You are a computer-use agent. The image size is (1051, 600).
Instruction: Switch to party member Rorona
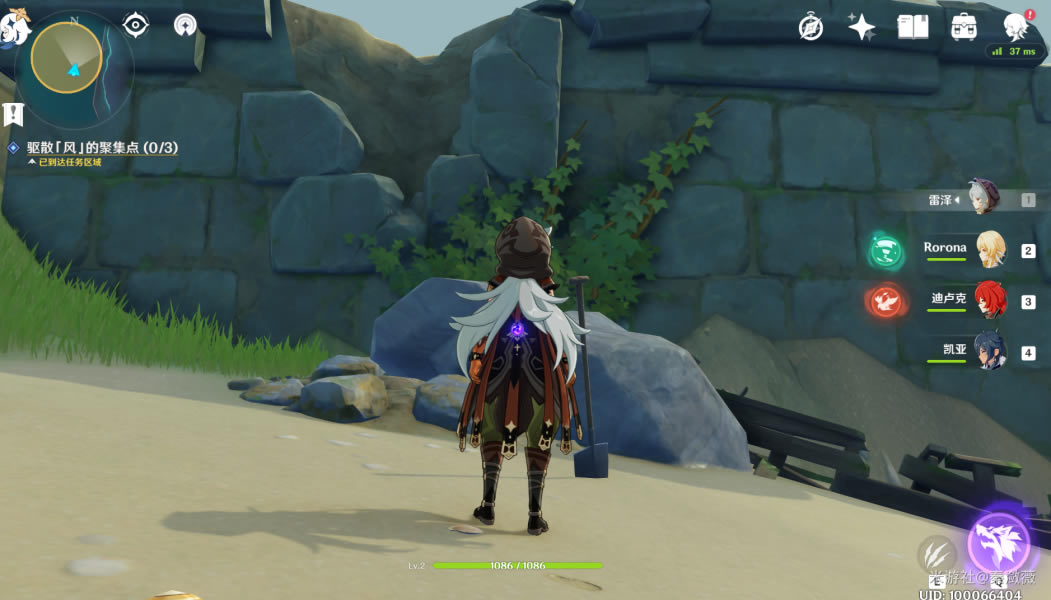(990, 250)
